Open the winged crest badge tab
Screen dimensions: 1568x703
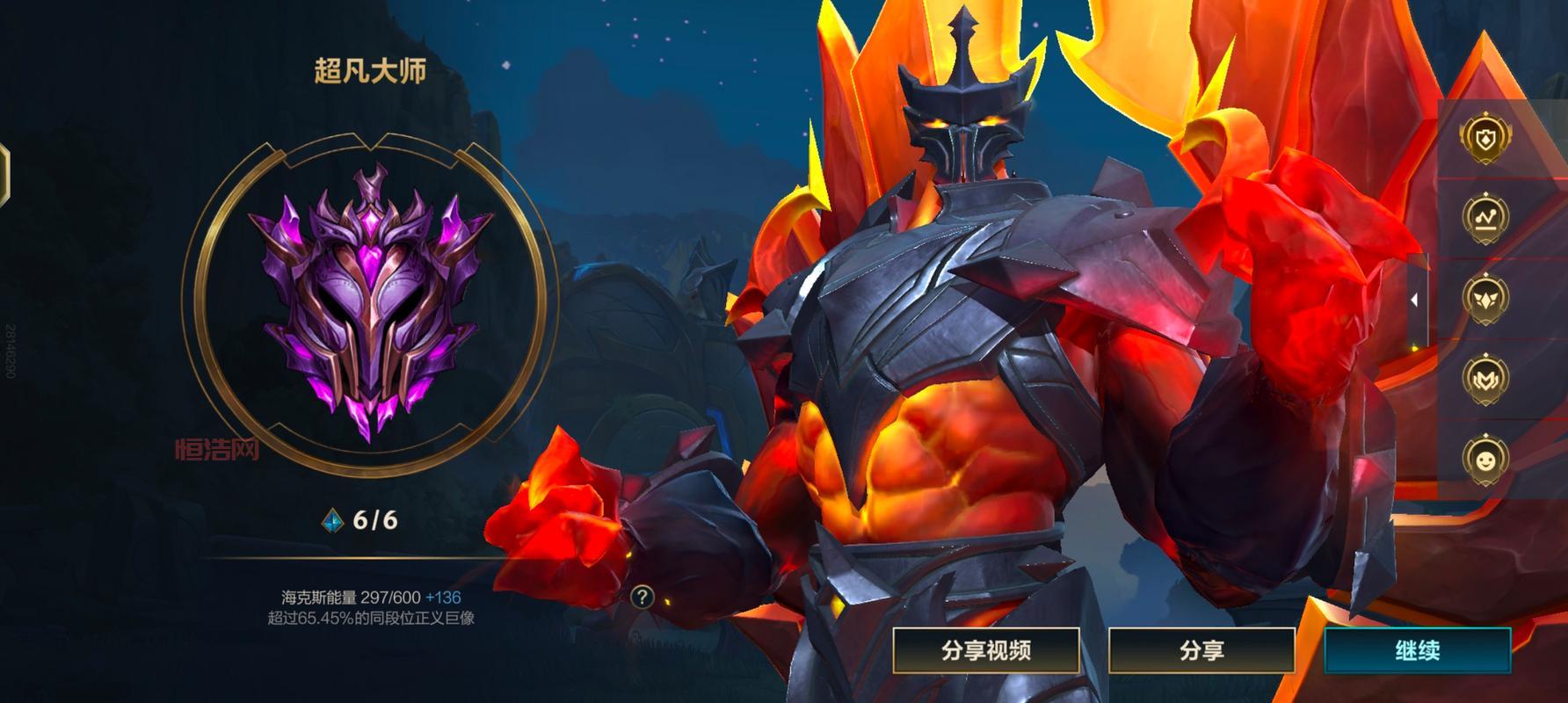pos(1485,297)
